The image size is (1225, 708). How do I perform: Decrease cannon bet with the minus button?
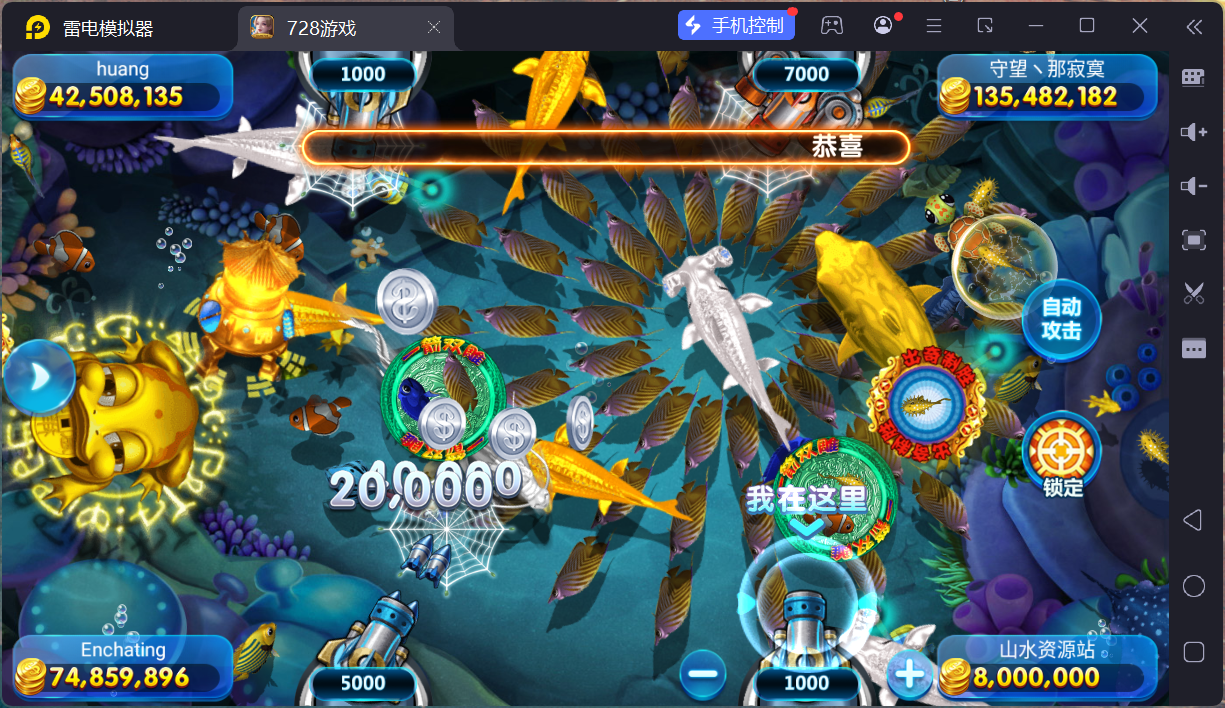point(702,673)
